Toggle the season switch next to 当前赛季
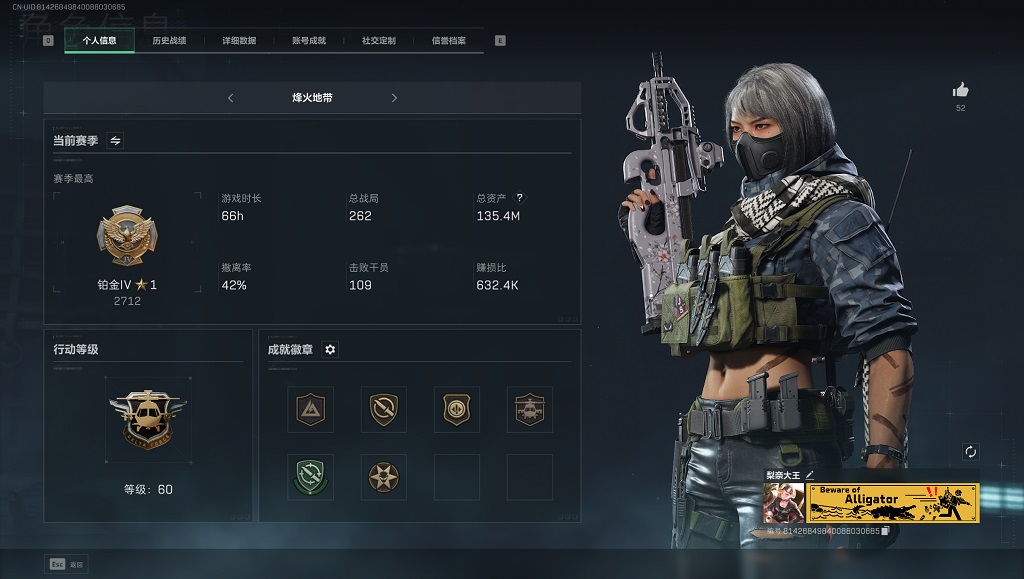This screenshot has height=579, width=1024. pyautogui.click(x=115, y=141)
